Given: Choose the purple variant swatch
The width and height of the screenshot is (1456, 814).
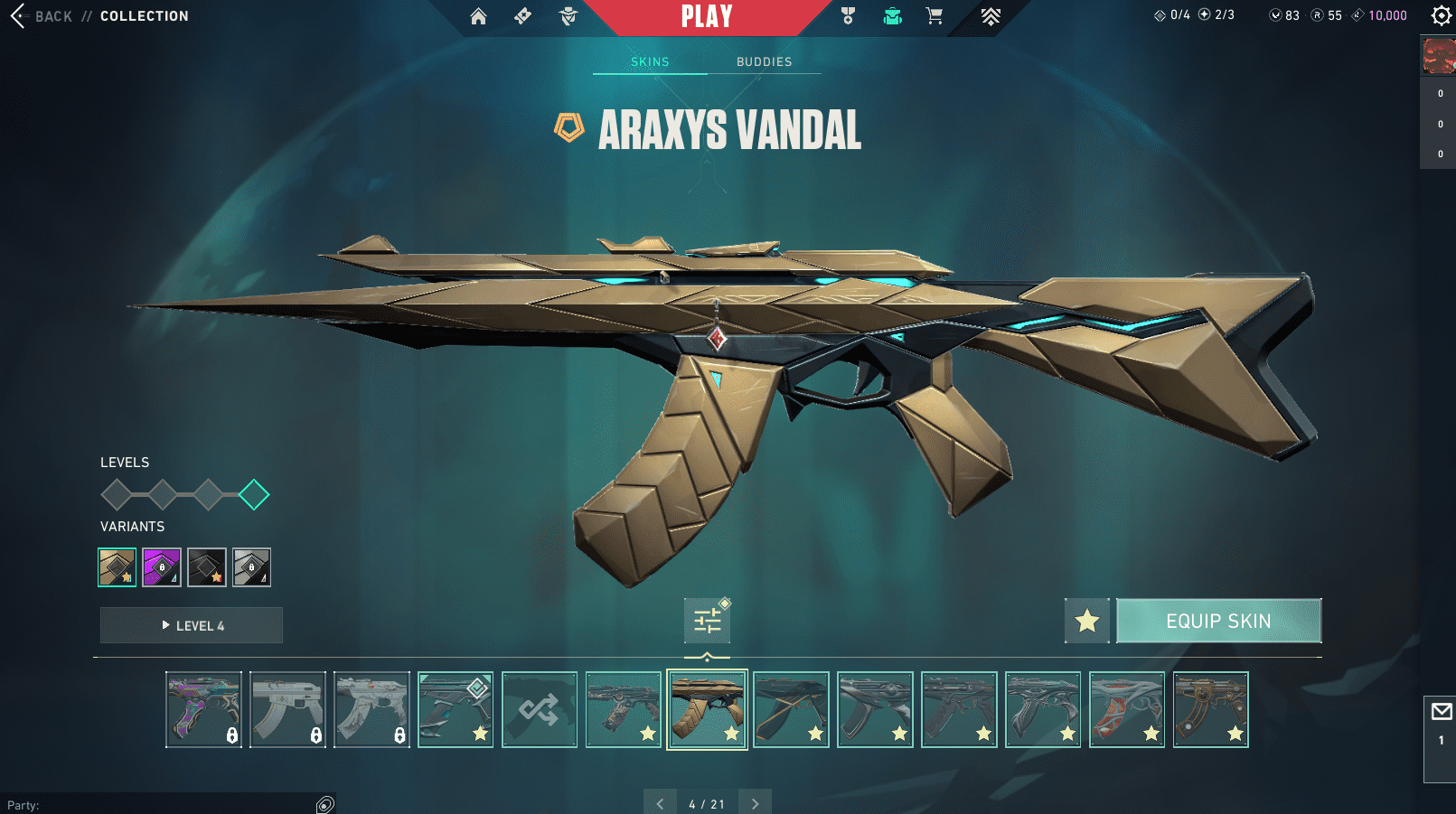Looking at the screenshot, I should tap(162, 567).
